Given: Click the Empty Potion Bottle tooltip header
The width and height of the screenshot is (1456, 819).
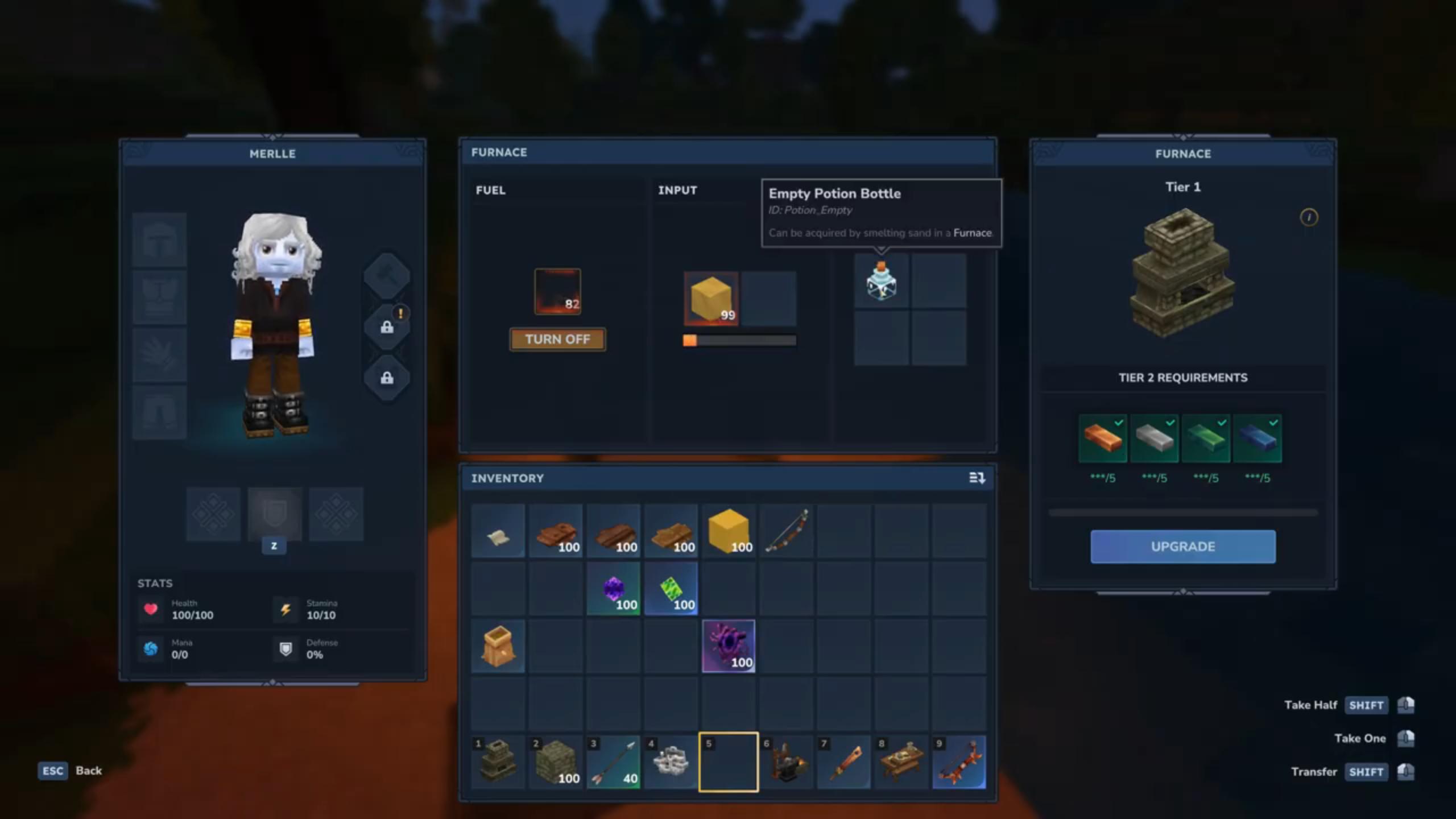Looking at the screenshot, I should tap(835, 193).
